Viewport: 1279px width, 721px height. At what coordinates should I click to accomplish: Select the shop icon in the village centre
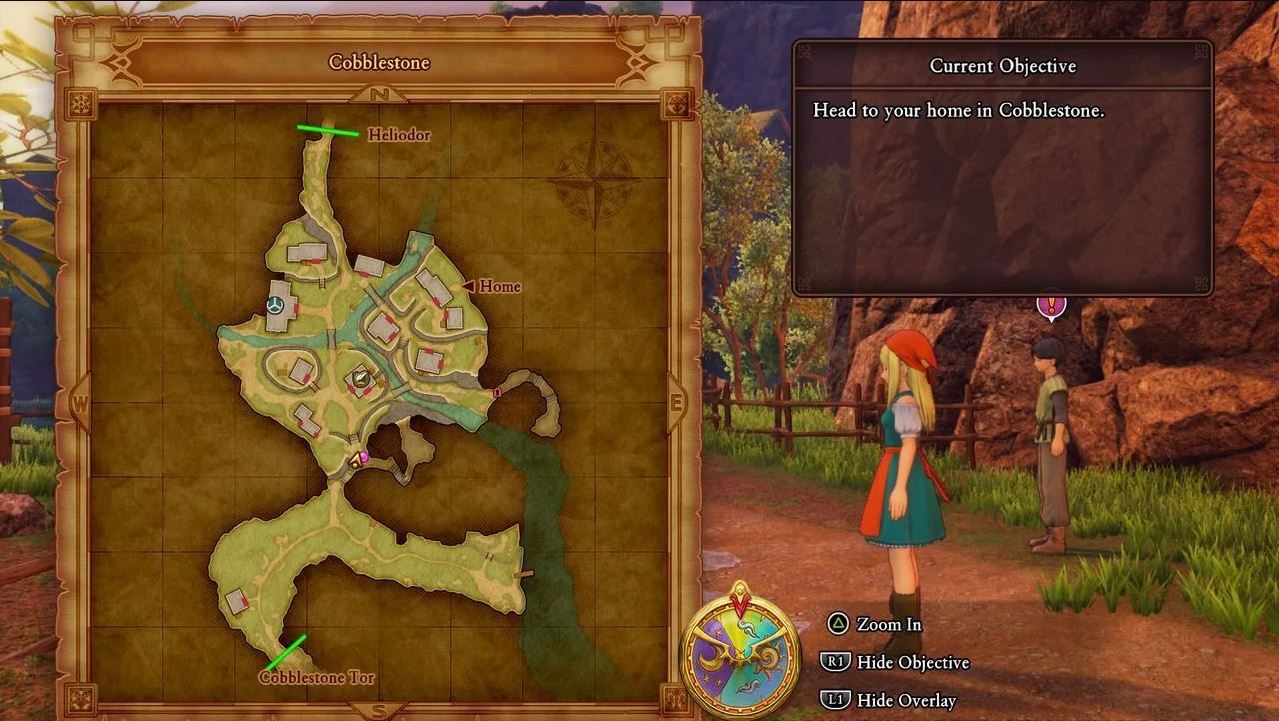pyautogui.click(x=360, y=378)
